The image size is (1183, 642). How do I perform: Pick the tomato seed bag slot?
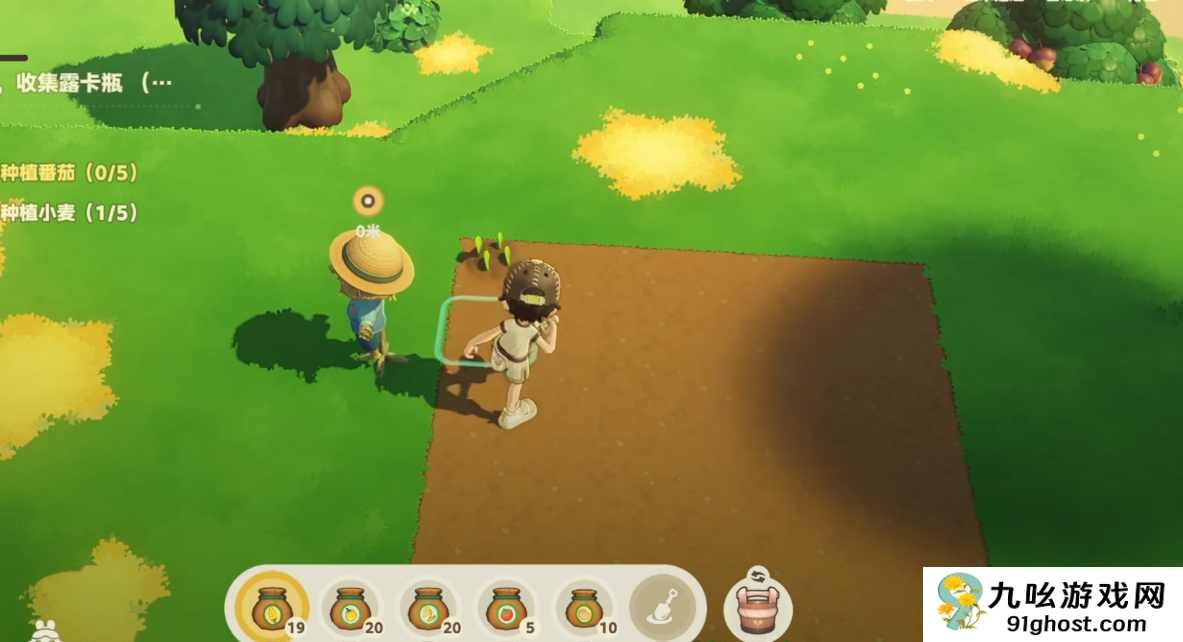pos(503,607)
